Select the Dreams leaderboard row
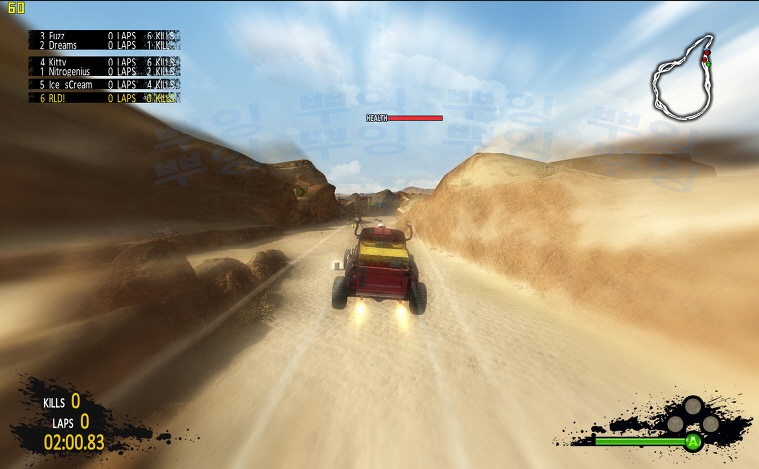The height and width of the screenshot is (469, 759). click(105, 46)
